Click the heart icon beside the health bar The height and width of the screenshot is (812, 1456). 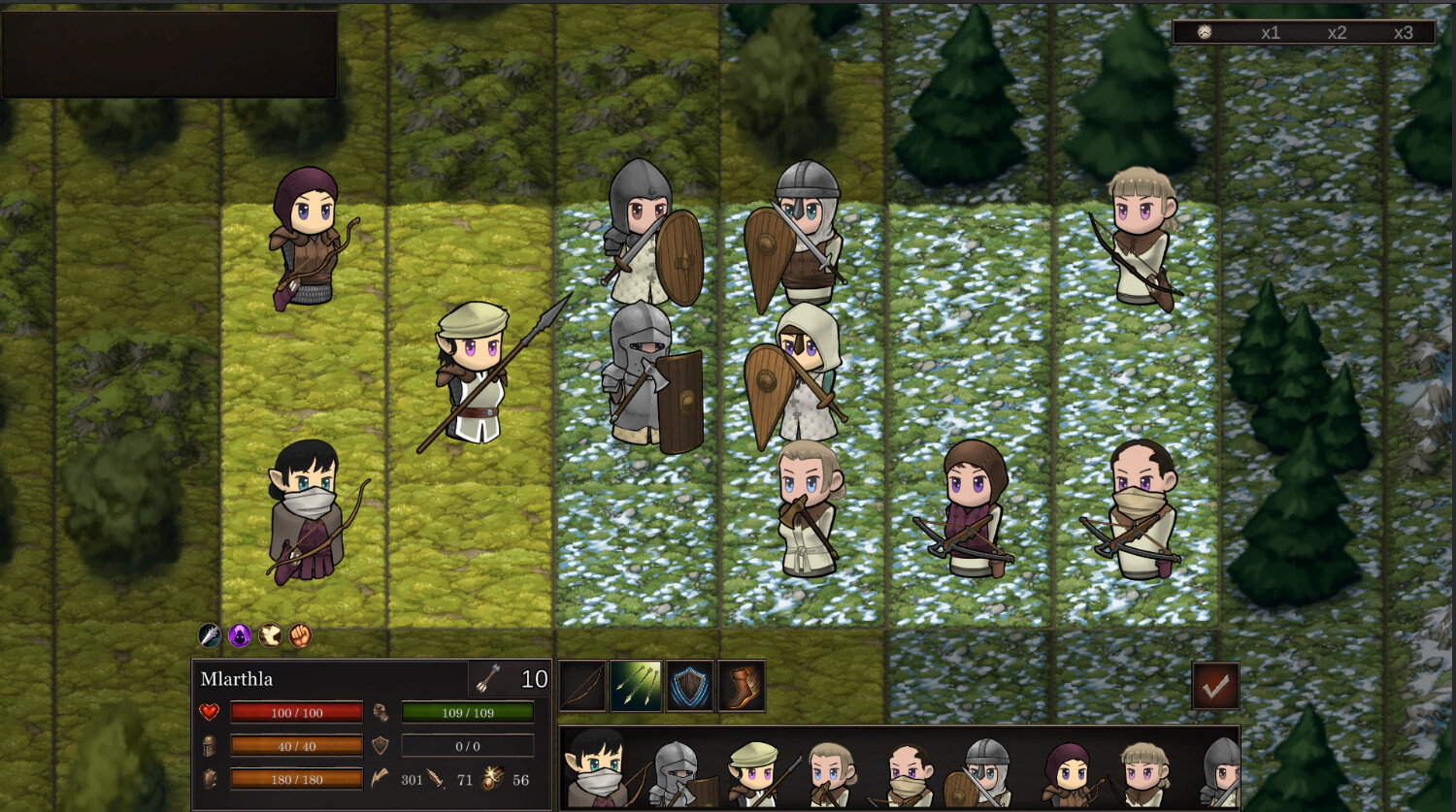tap(211, 711)
